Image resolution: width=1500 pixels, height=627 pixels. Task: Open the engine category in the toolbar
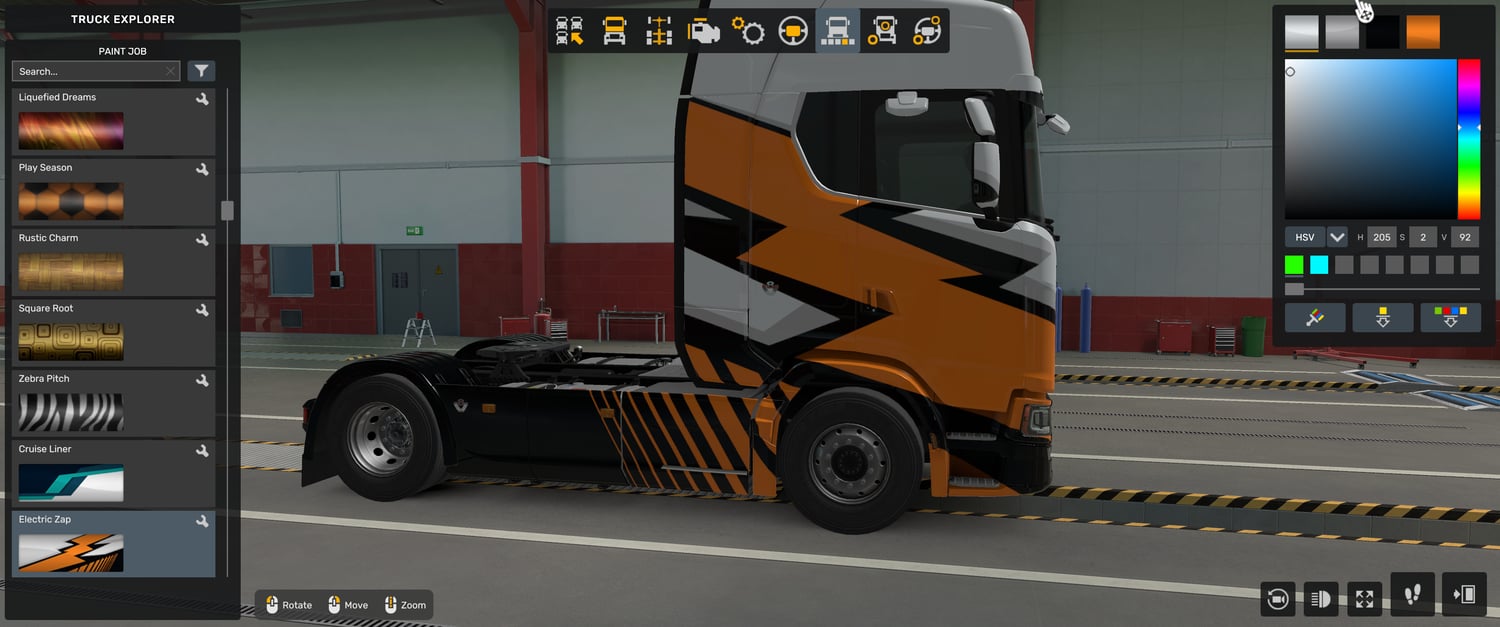(704, 31)
